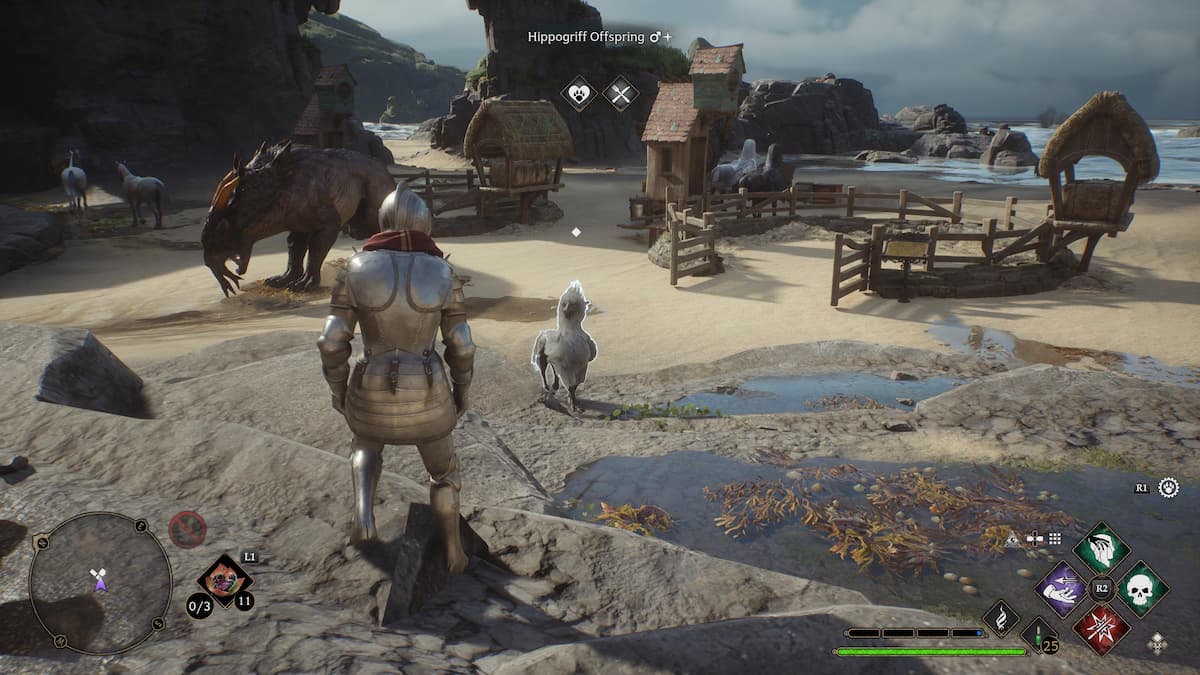Image resolution: width=1200 pixels, height=675 pixels.
Task: Cast the purple Accio summoning hand spell
Action: pyautogui.click(x=1061, y=589)
